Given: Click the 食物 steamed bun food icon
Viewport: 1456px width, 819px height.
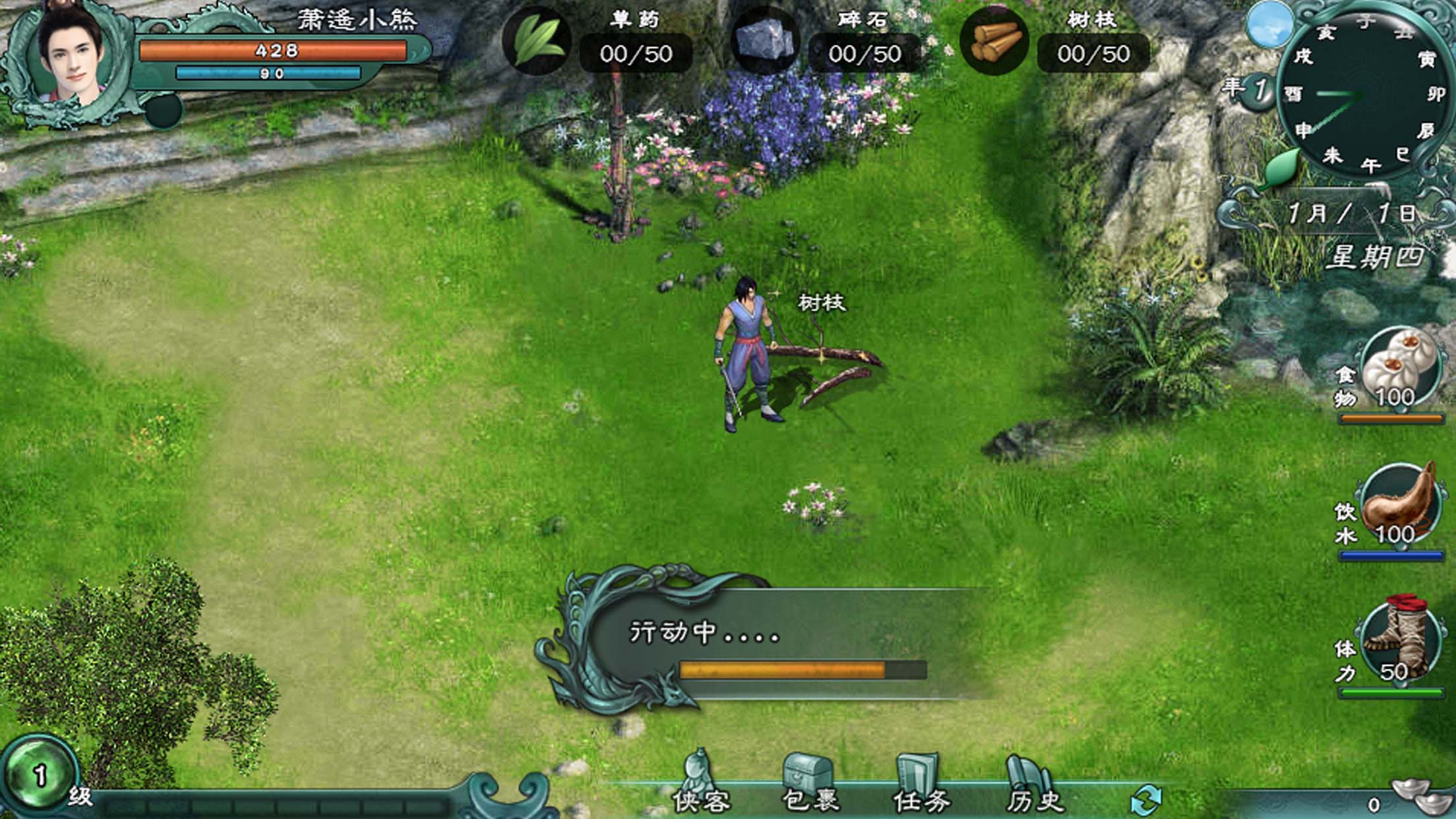Looking at the screenshot, I should tap(1399, 369).
